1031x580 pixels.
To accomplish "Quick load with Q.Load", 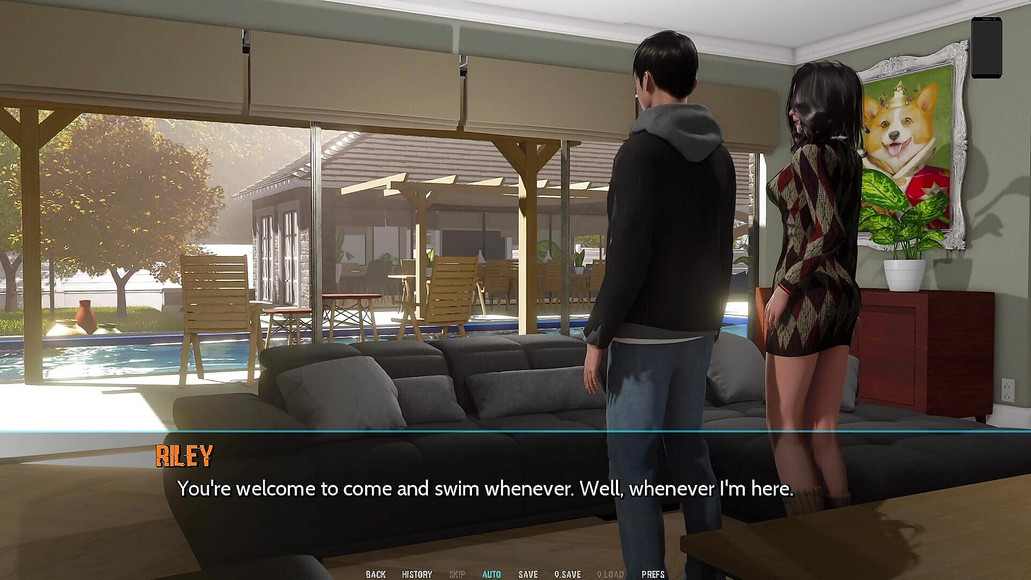I will pos(610,574).
